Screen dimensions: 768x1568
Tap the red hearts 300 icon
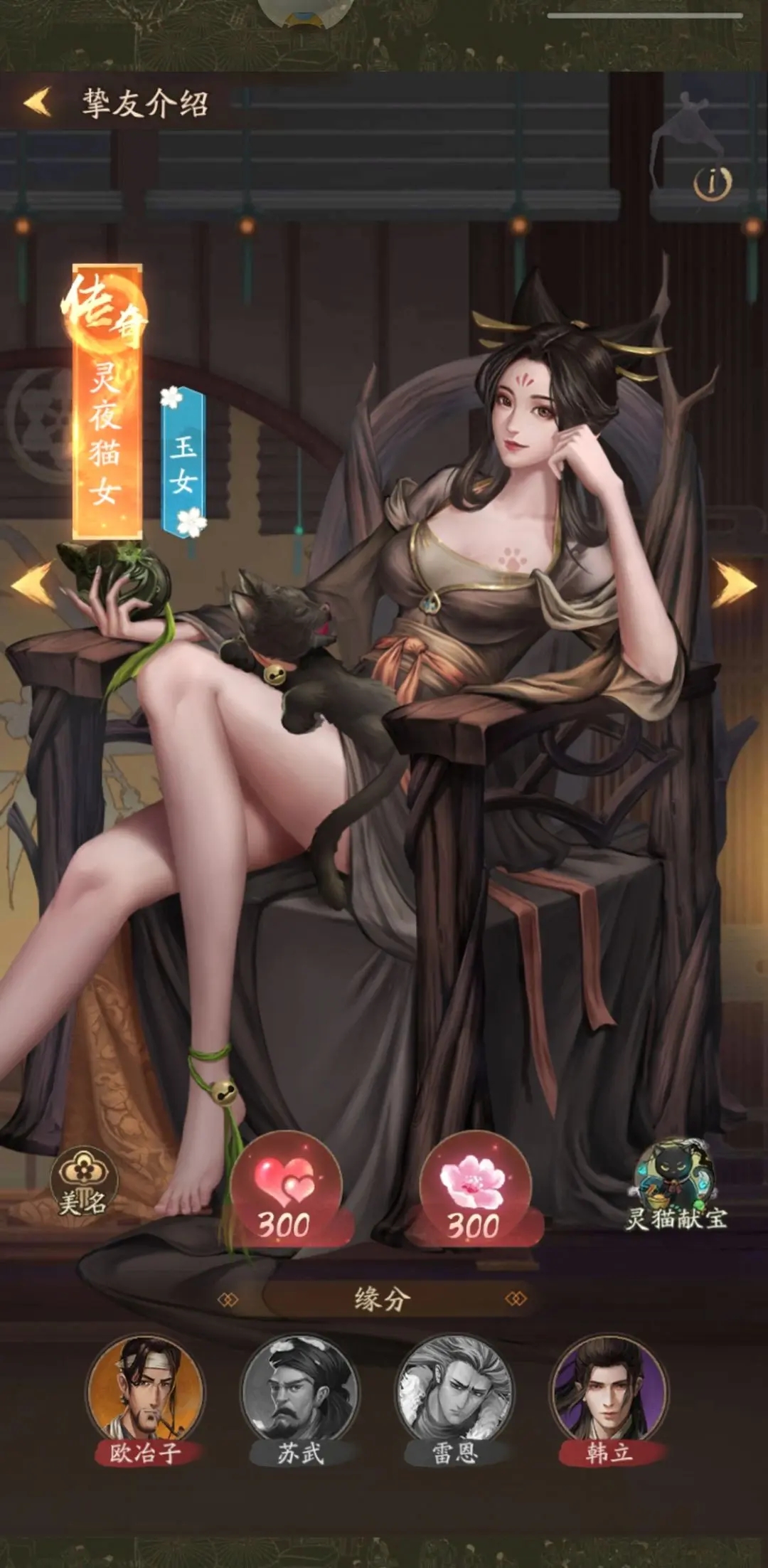pos(285,1190)
